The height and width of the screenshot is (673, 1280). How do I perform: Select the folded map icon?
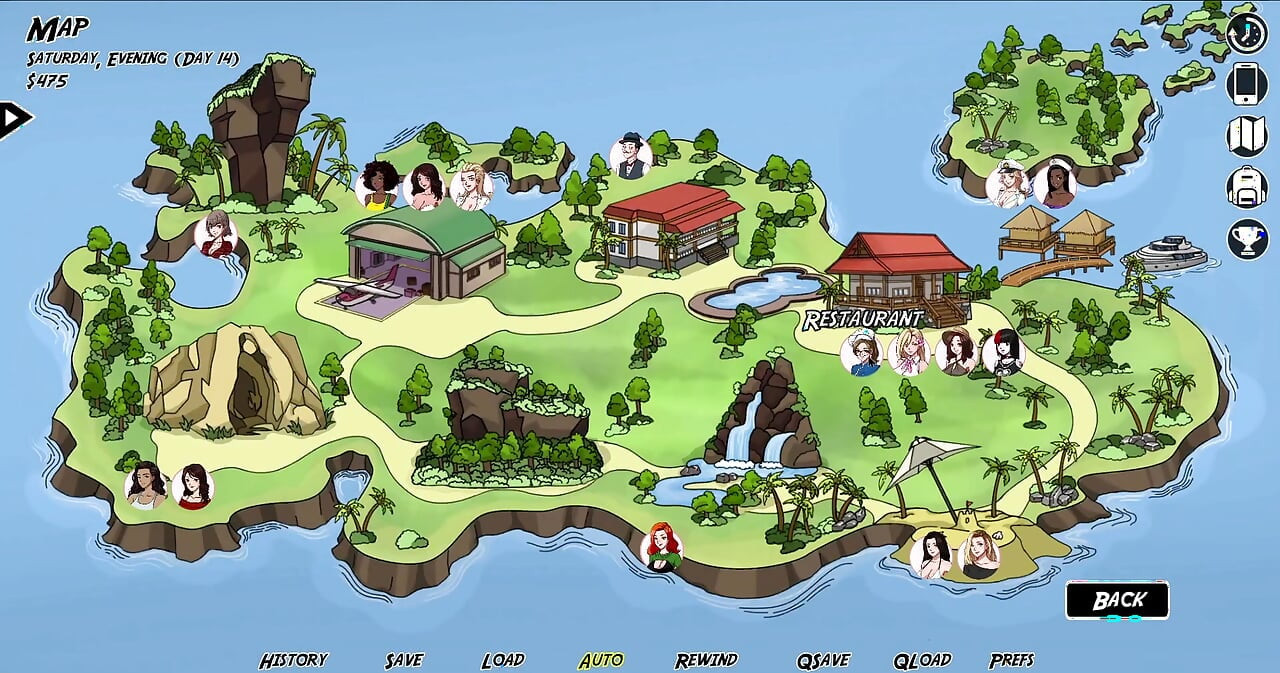(1246, 136)
